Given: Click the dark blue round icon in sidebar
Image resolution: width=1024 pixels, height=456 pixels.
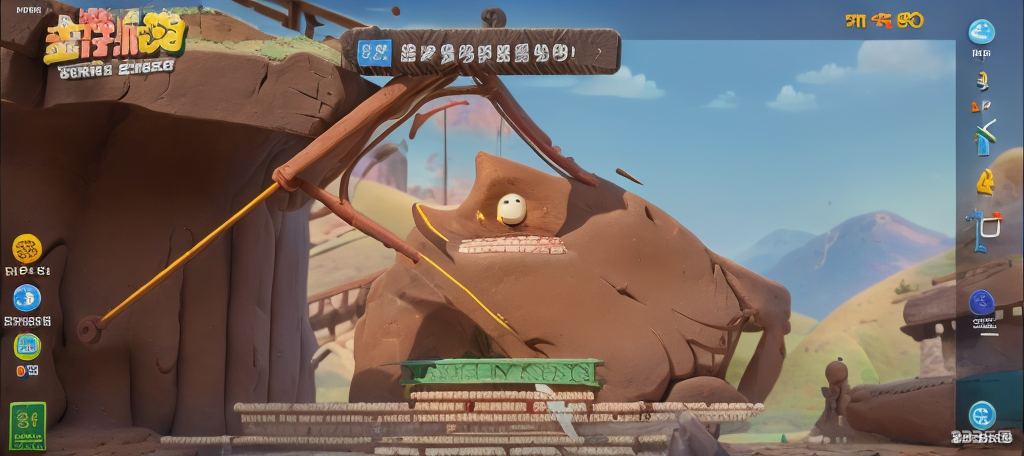Looking at the screenshot, I should 982,302.
